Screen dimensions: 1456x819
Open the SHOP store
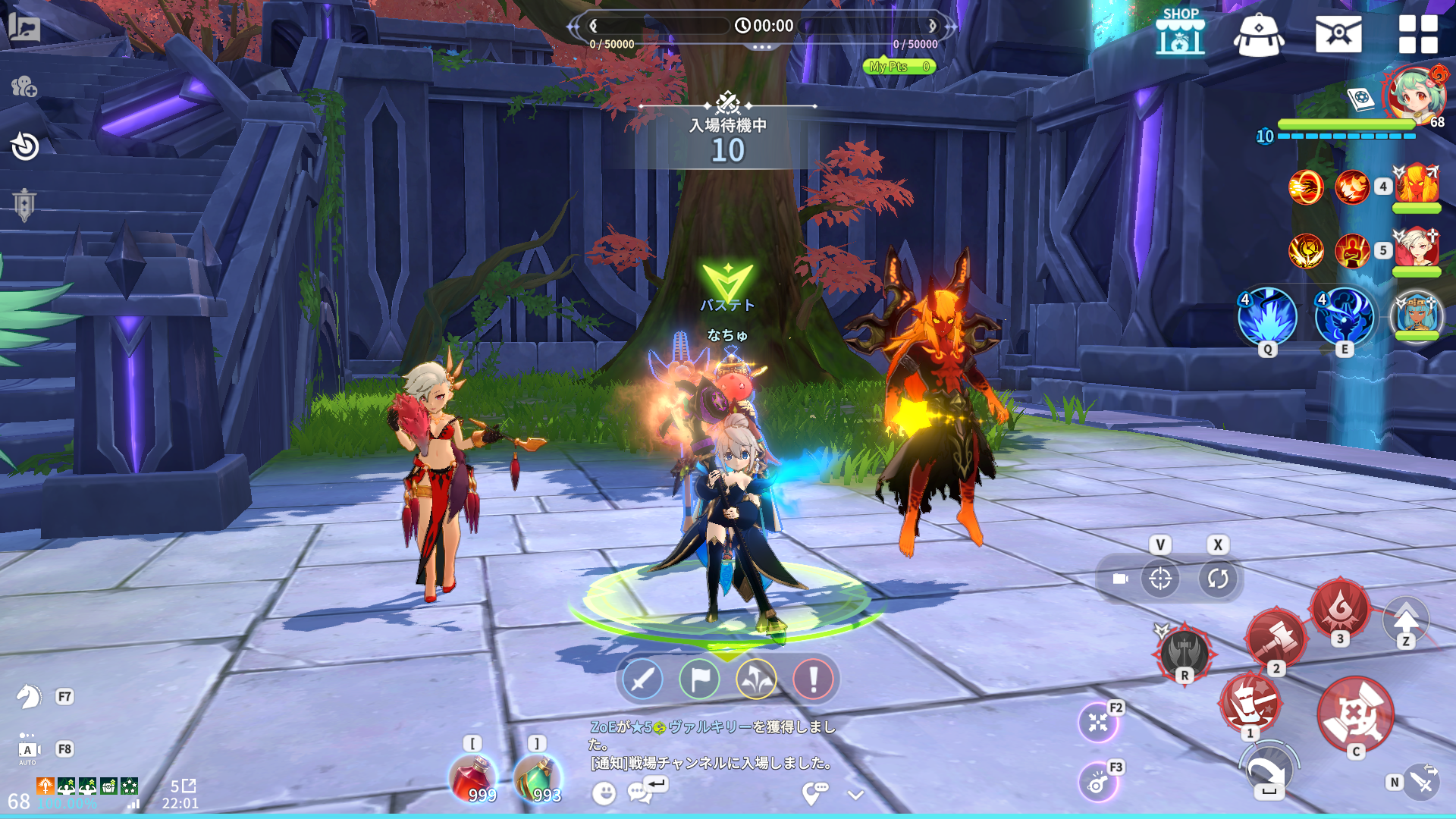click(x=1180, y=33)
